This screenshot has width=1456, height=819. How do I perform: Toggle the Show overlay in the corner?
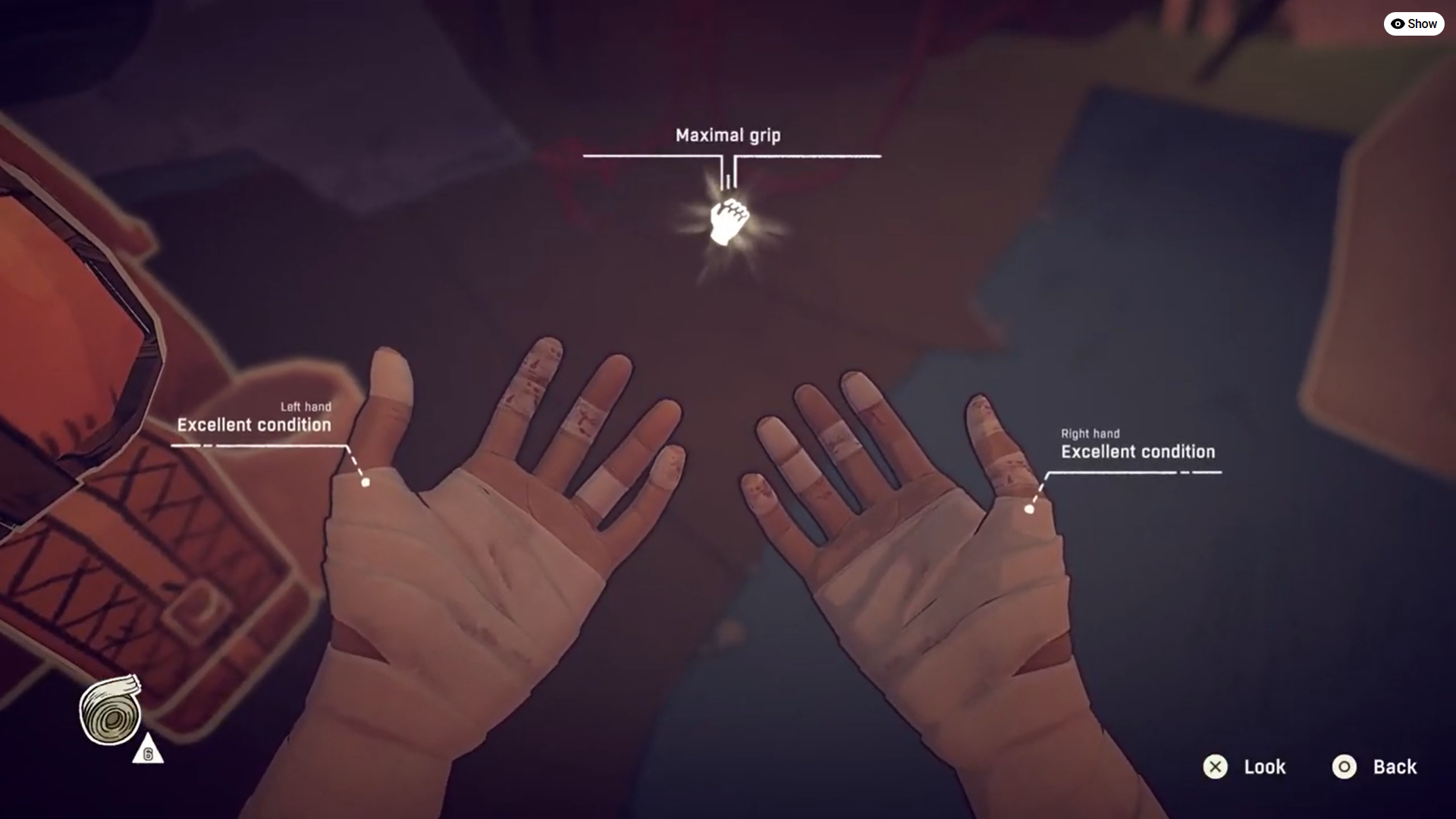coord(1414,24)
